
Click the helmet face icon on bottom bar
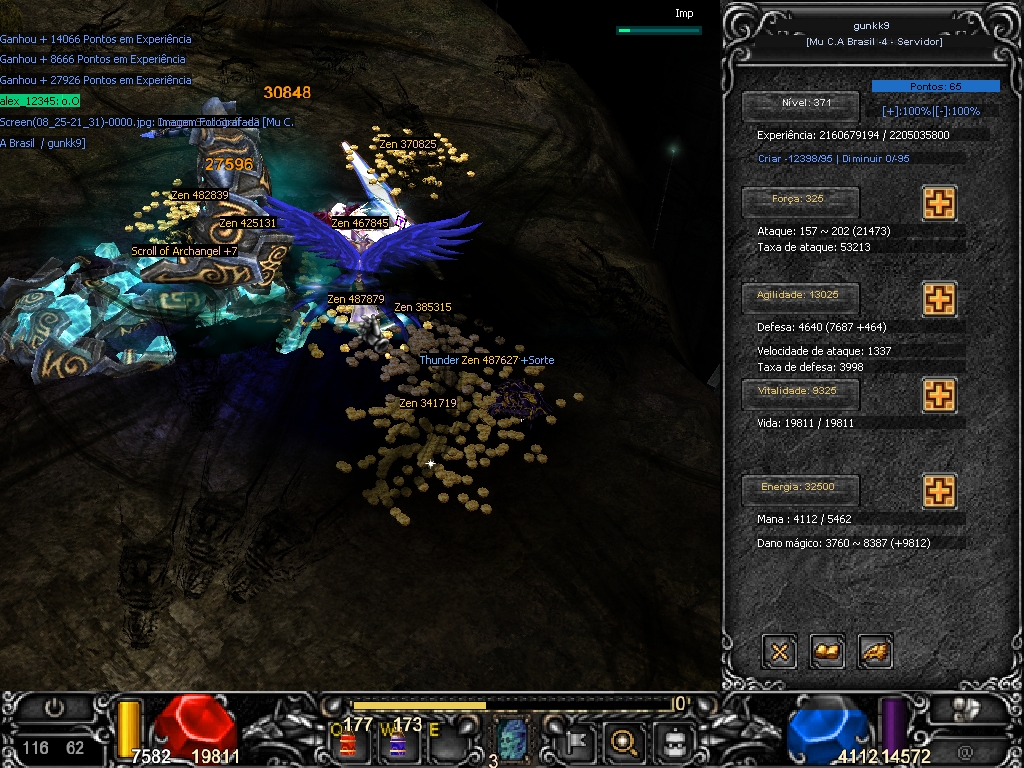[x=673, y=741]
